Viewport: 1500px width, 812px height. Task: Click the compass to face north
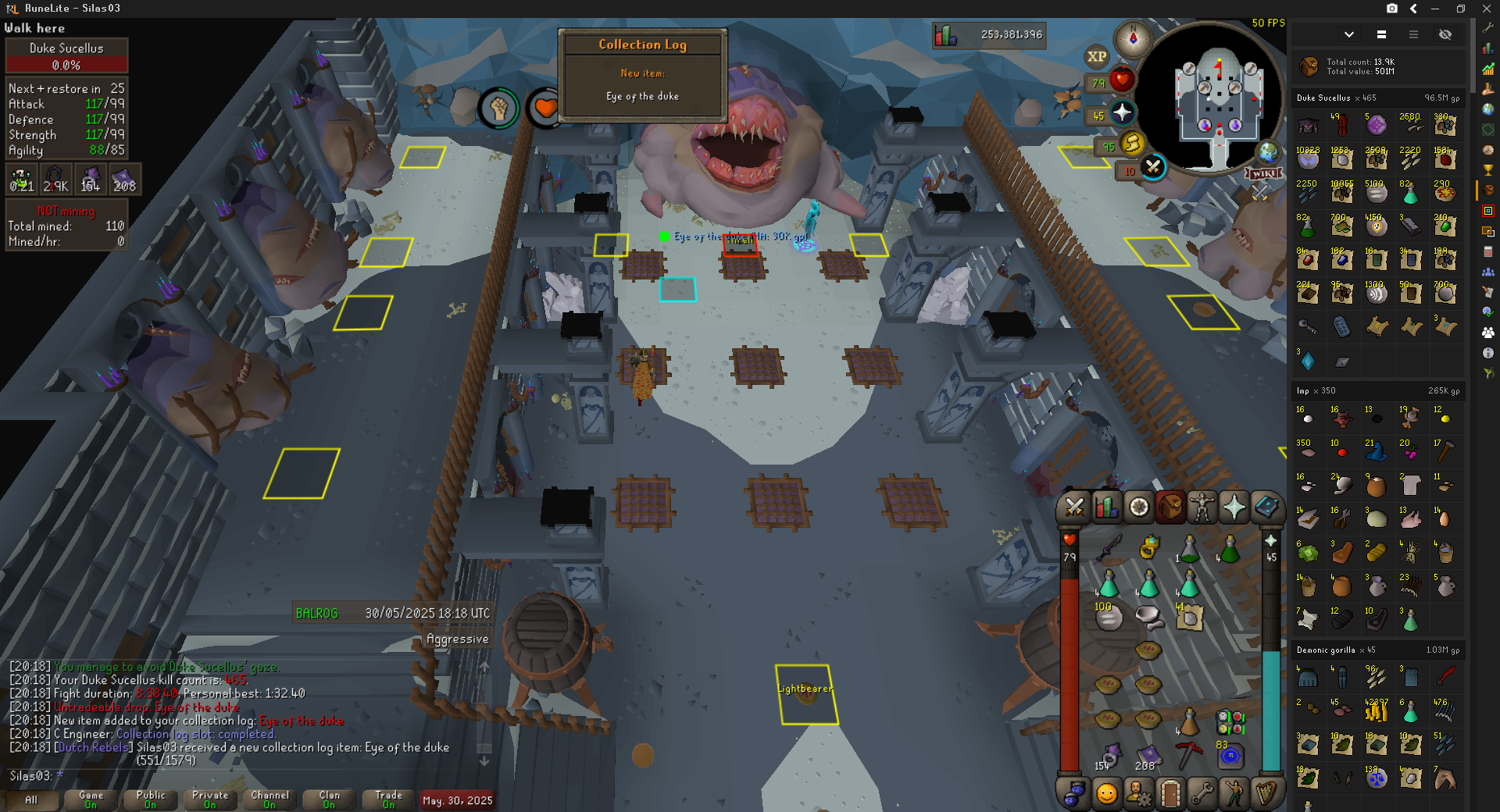pos(1133,38)
